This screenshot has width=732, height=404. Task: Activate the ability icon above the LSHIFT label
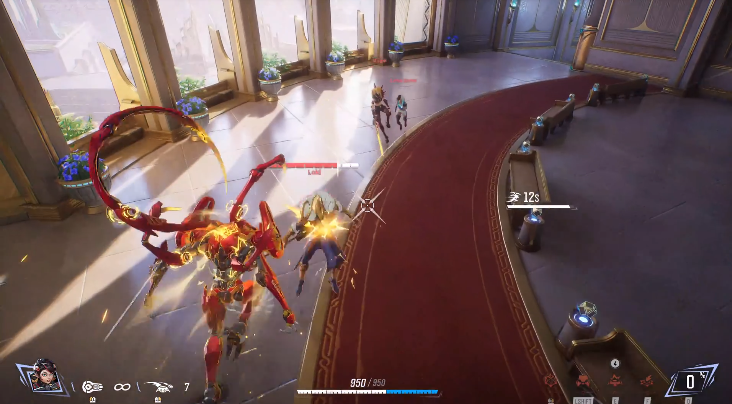[x=583, y=381]
